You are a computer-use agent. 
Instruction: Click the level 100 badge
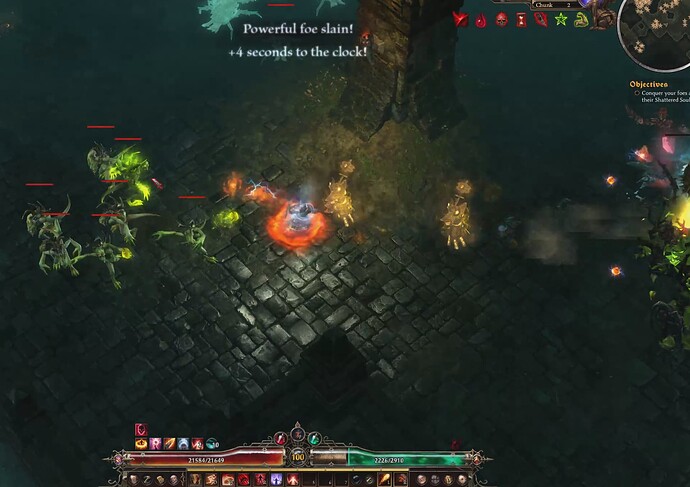pos(297,457)
